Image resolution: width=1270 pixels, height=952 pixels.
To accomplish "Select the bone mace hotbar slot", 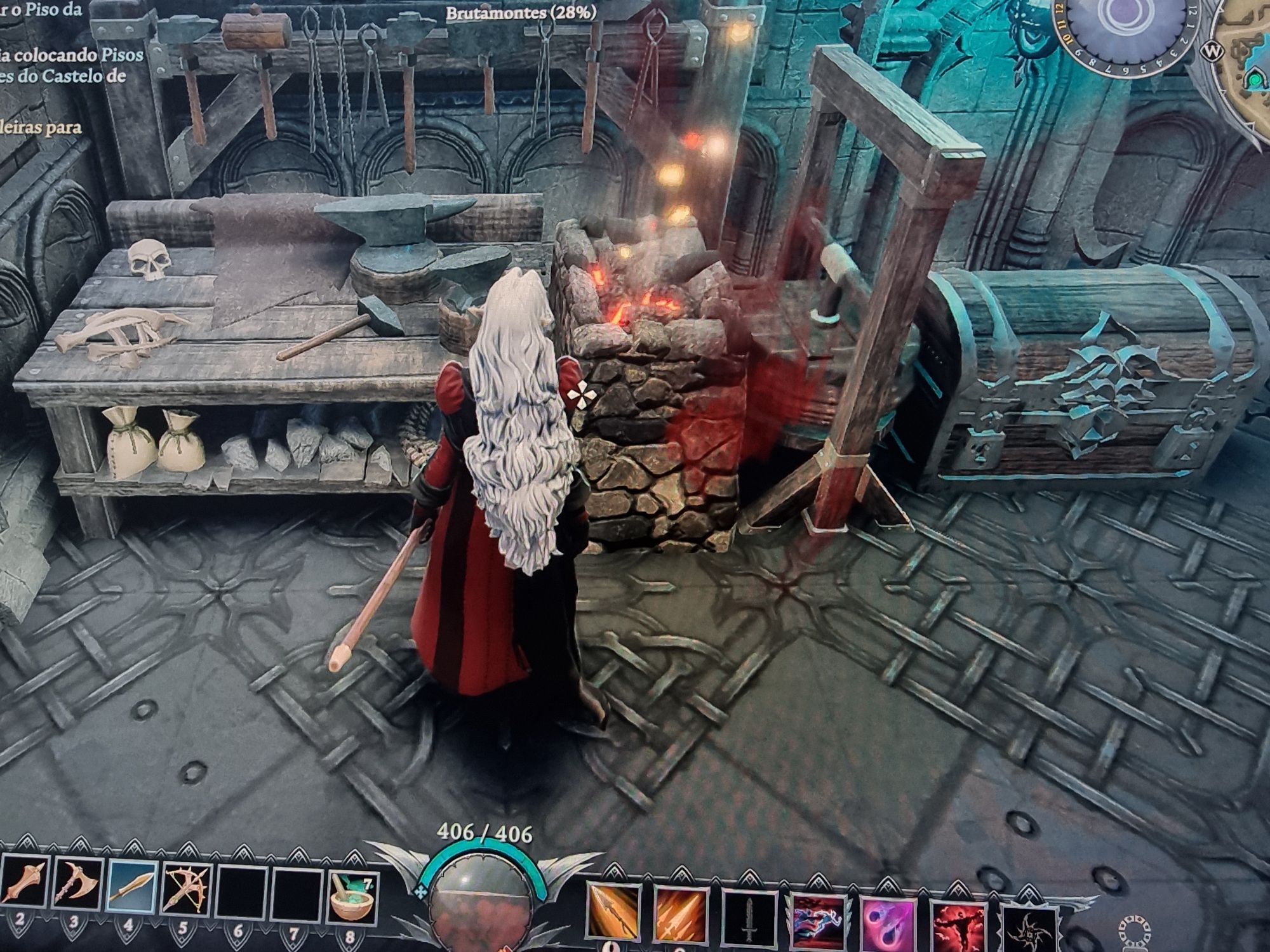I will point(25,887).
